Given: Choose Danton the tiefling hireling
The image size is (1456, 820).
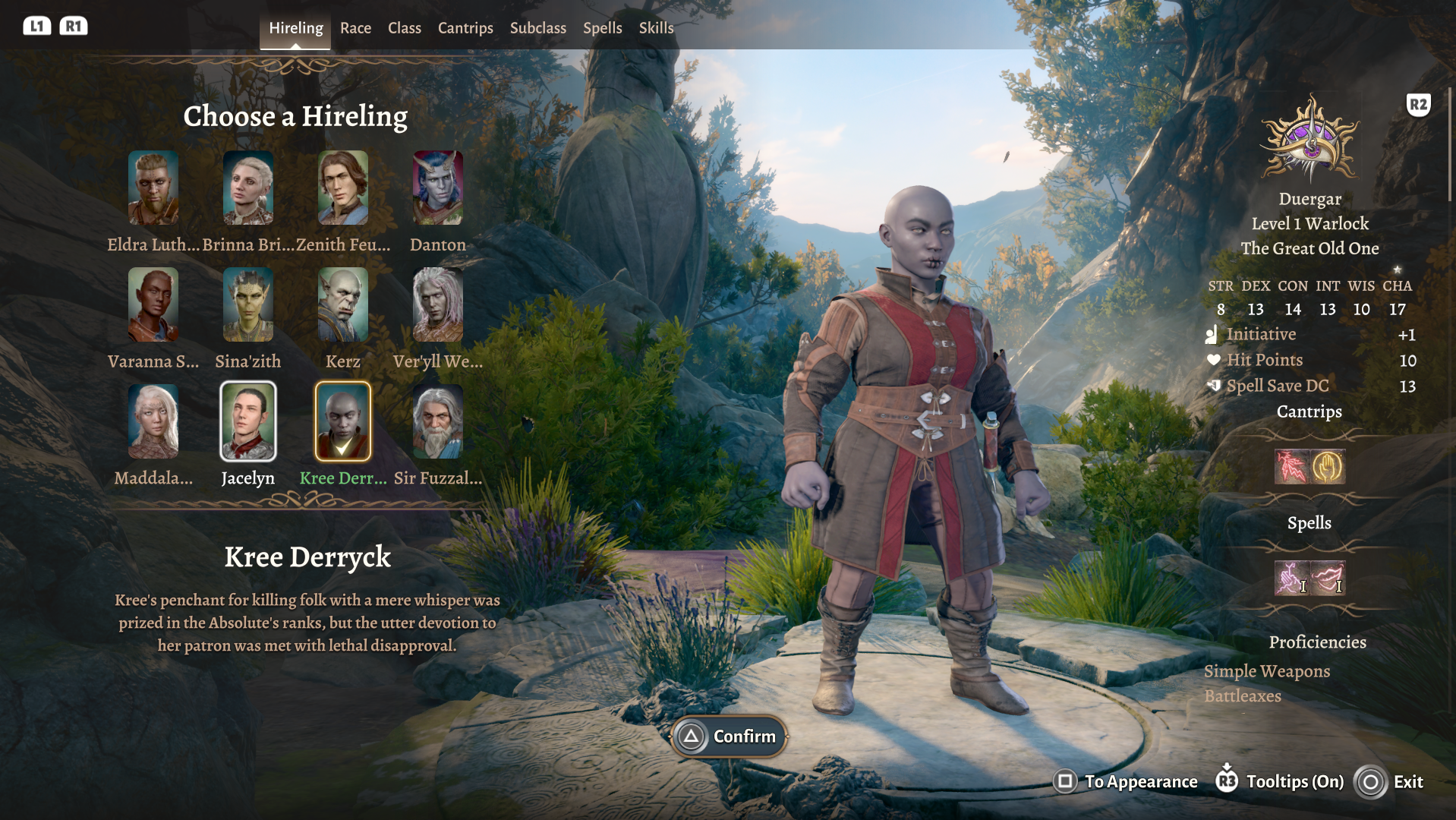Looking at the screenshot, I should coord(438,188).
